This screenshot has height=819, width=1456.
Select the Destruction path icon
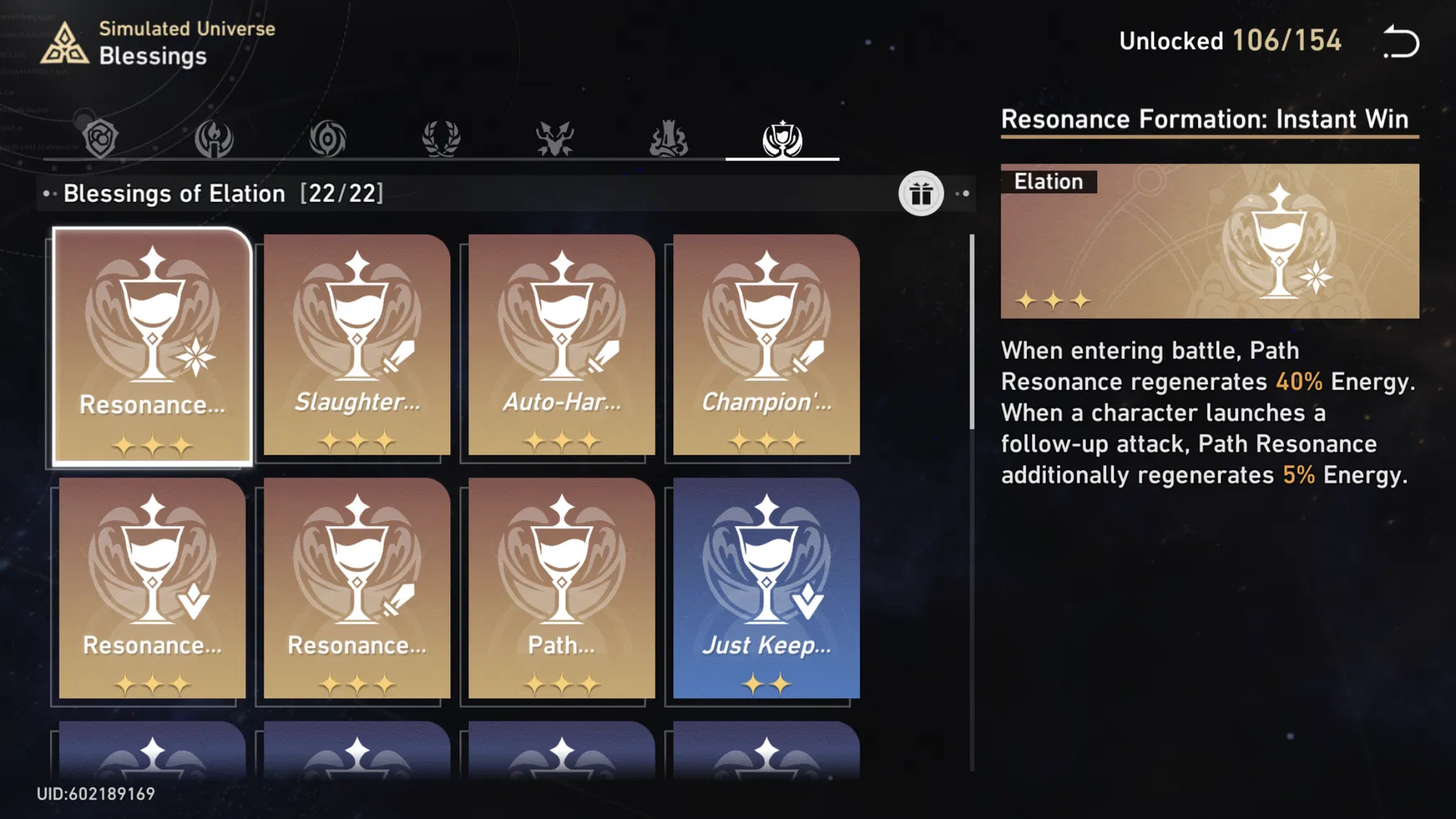[670, 138]
